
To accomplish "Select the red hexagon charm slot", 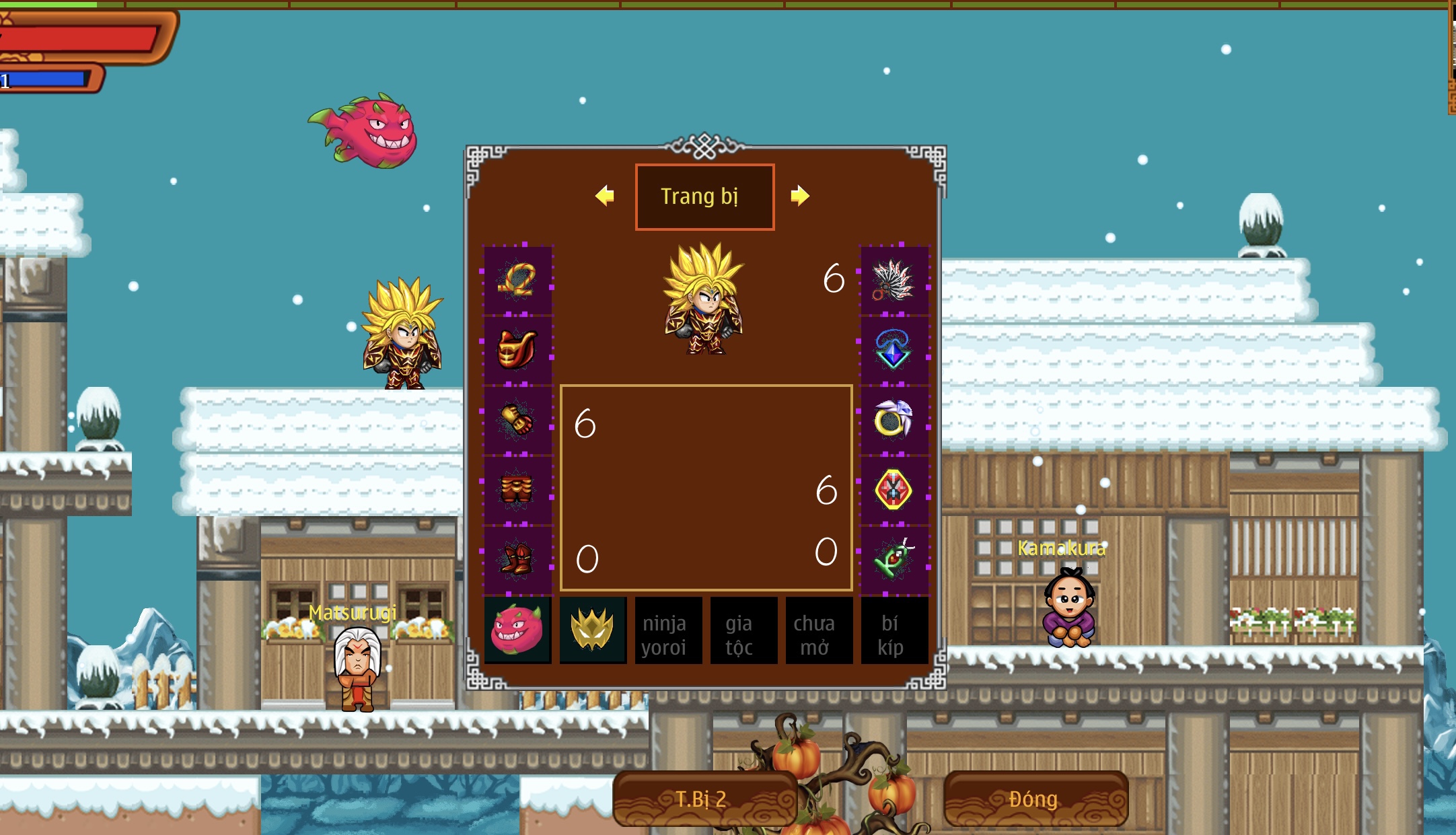I will coord(894,490).
